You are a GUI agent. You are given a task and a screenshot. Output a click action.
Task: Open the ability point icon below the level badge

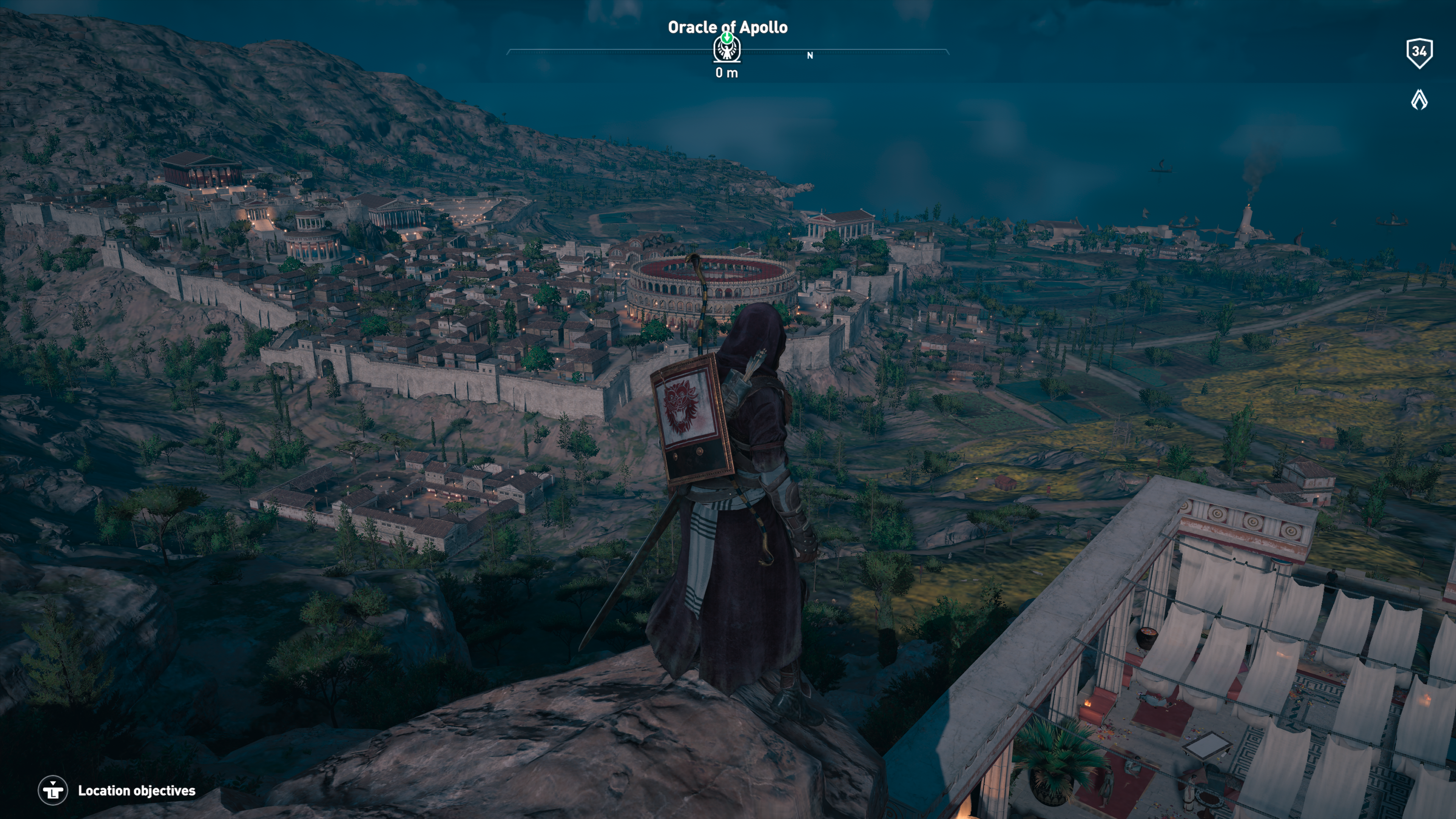(1419, 100)
